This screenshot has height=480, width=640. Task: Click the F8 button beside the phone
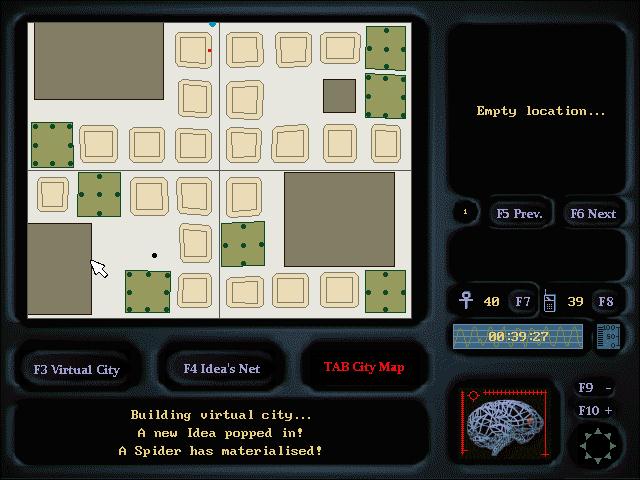click(x=605, y=301)
